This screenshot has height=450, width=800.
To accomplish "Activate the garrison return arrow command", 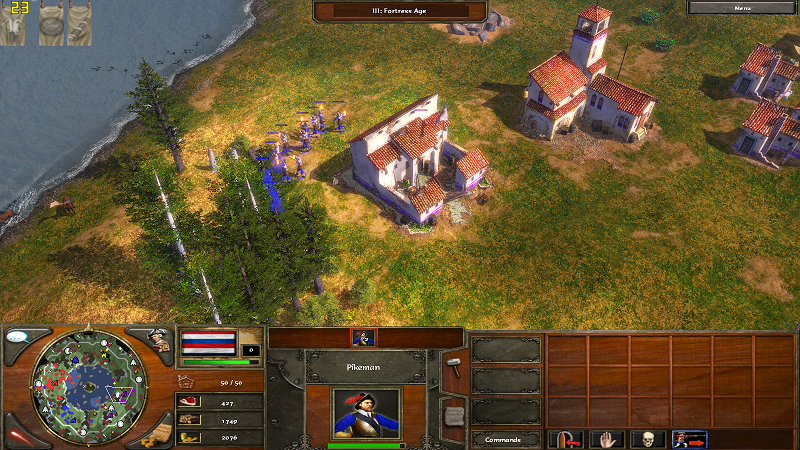I will 569,439.
